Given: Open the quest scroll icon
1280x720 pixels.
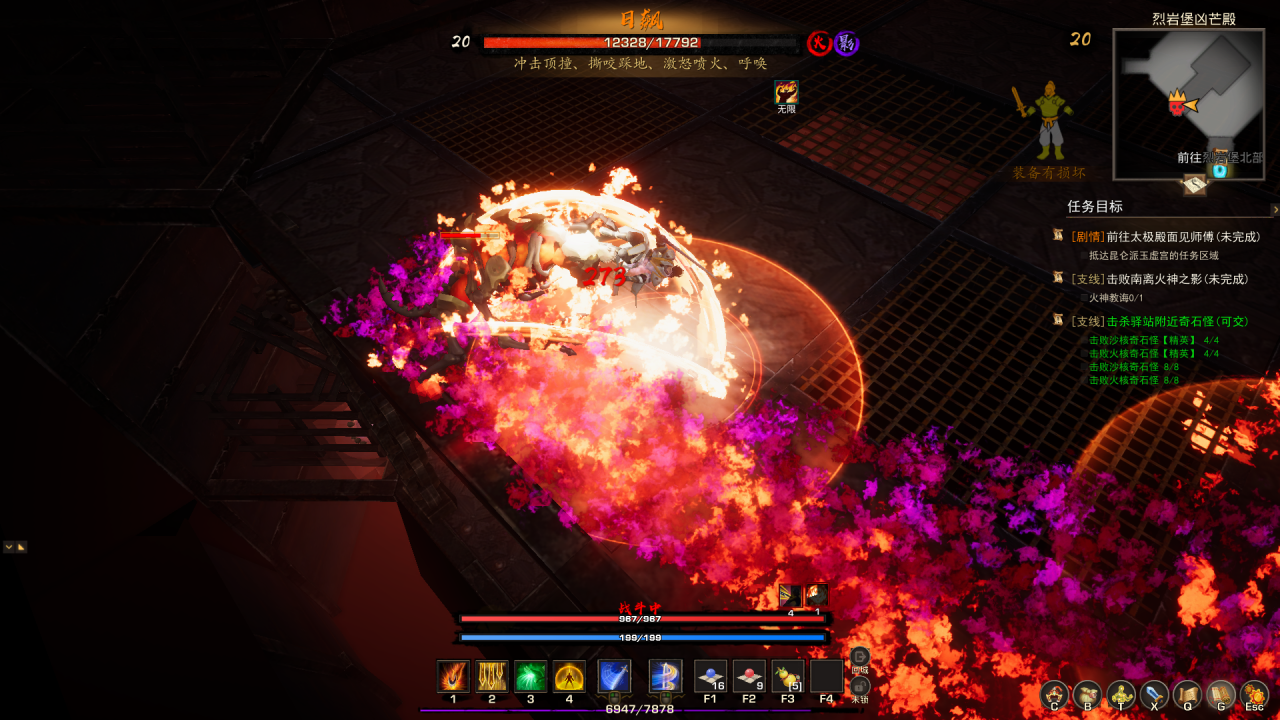Looking at the screenshot, I should click(1187, 694).
